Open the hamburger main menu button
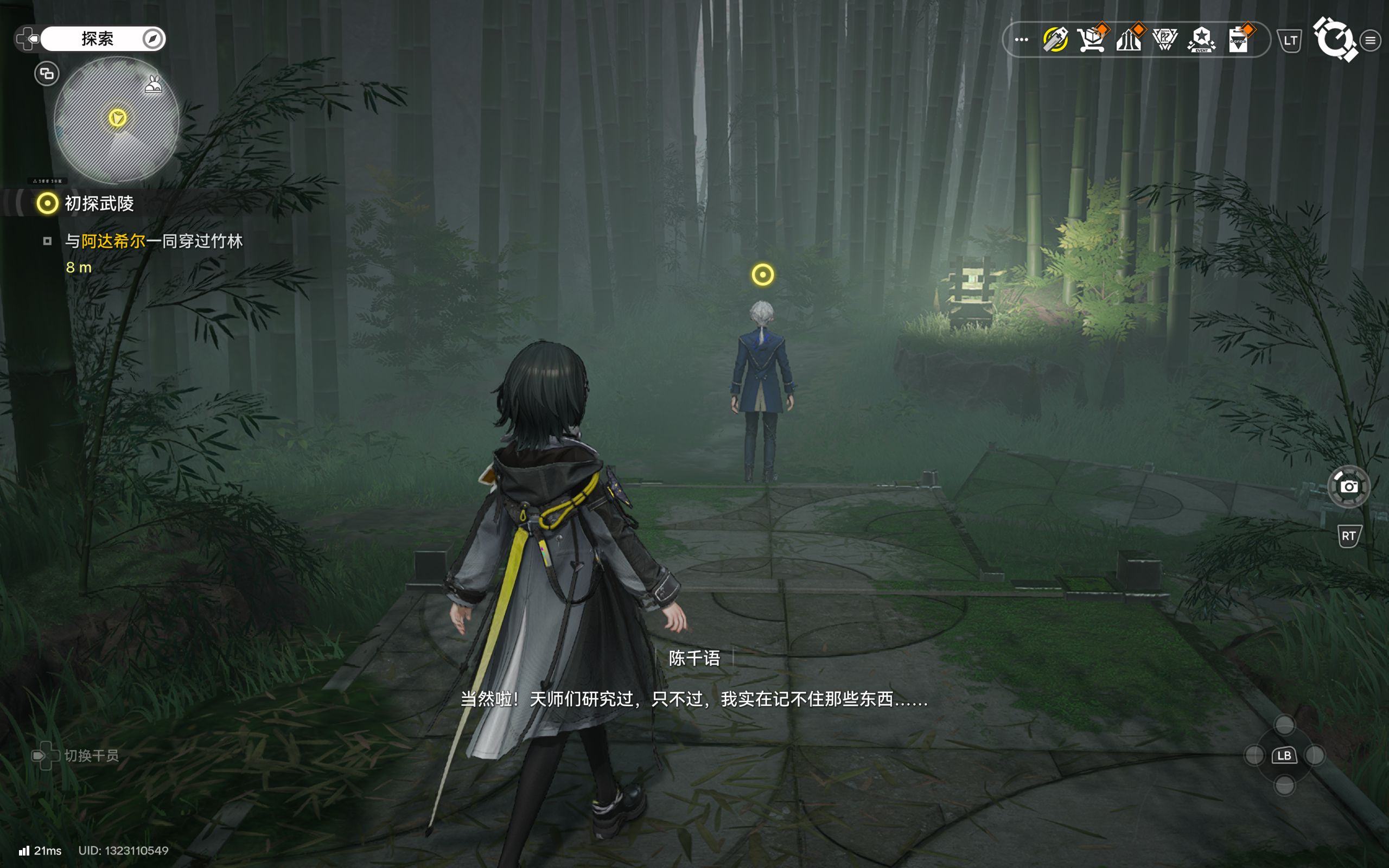The width and height of the screenshot is (1389, 868). pyautogui.click(x=1370, y=40)
